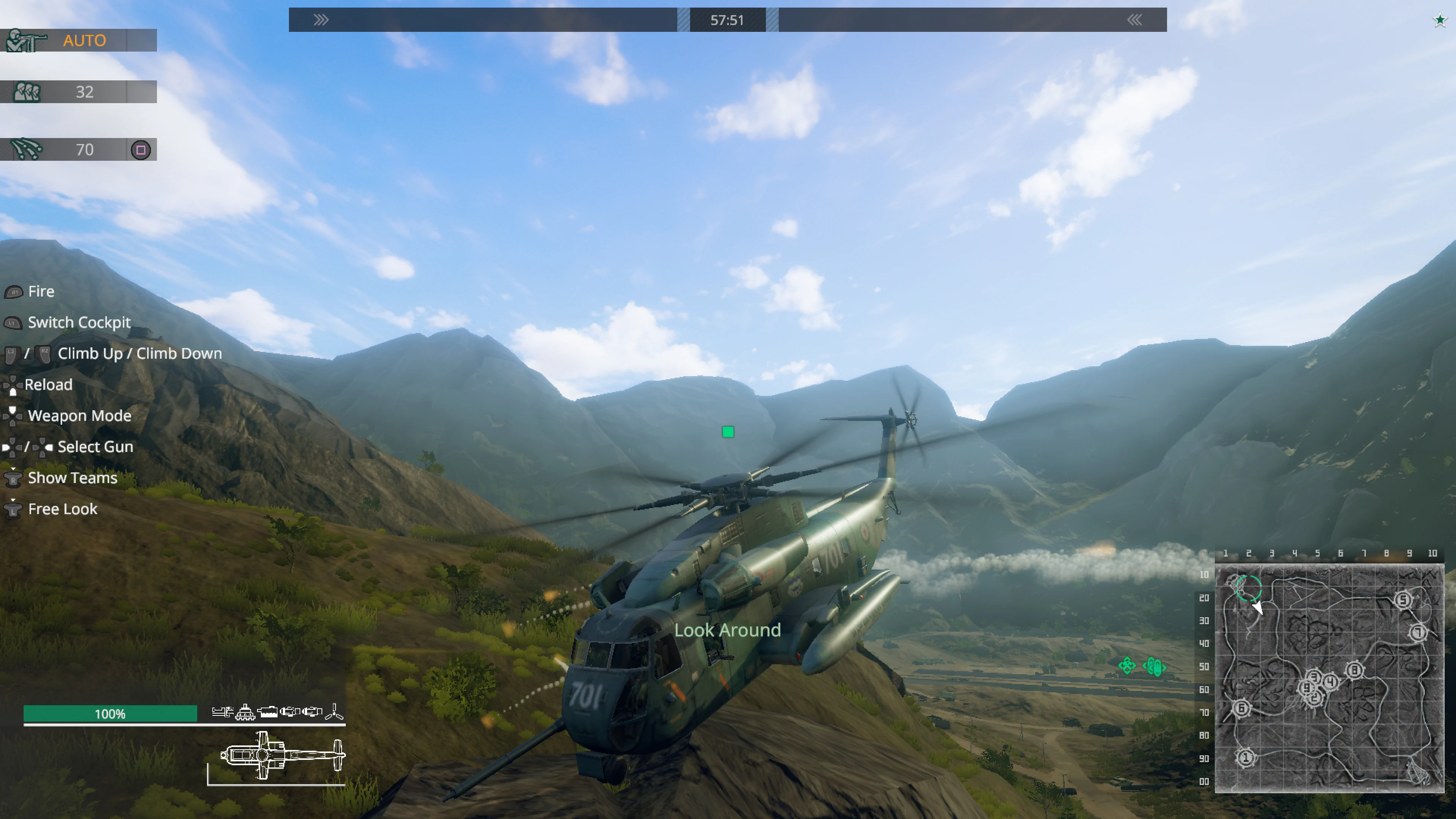Collapse the right score bar chevrons
Viewport: 1456px width, 819px height.
pos(1134,20)
